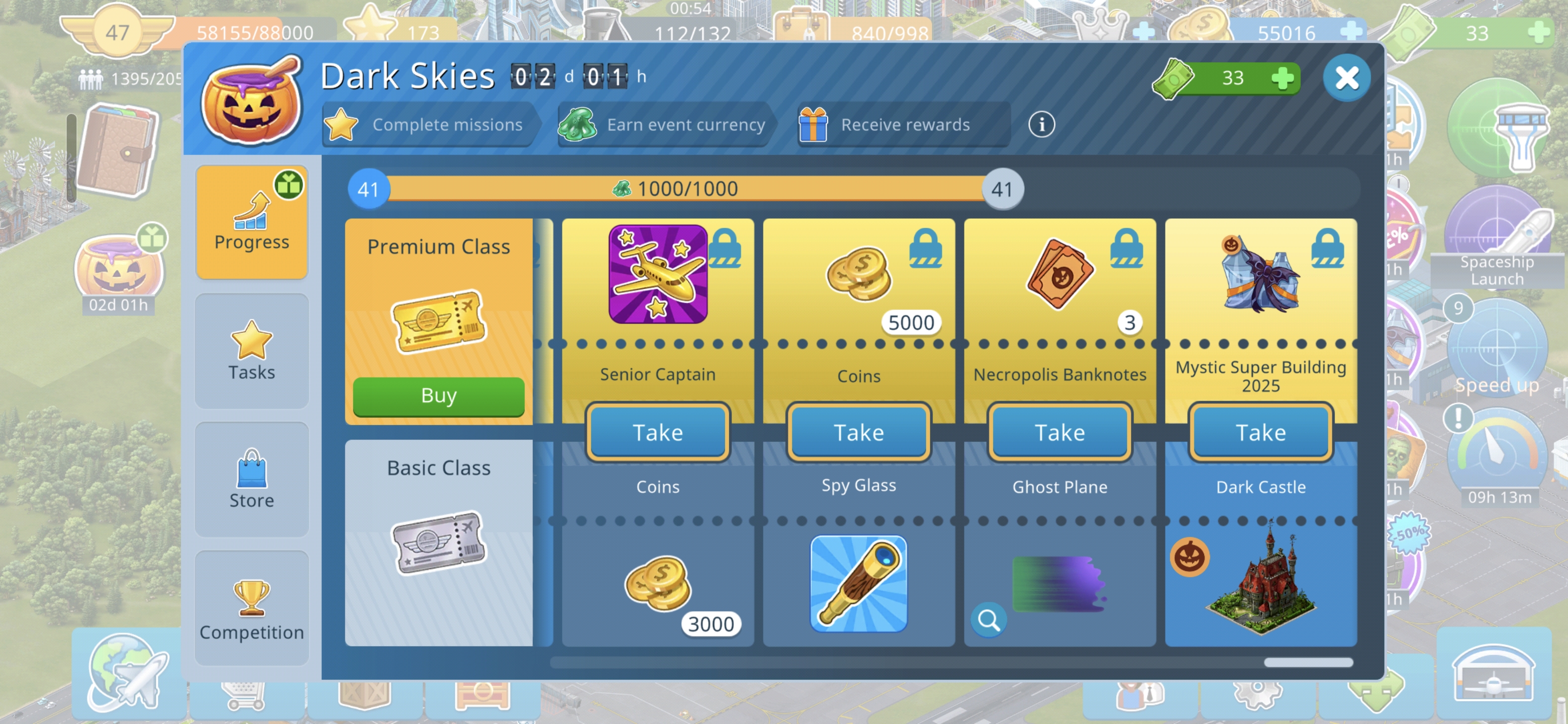
Task: Select the Spy Glass reward icon
Action: pos(858,583)
